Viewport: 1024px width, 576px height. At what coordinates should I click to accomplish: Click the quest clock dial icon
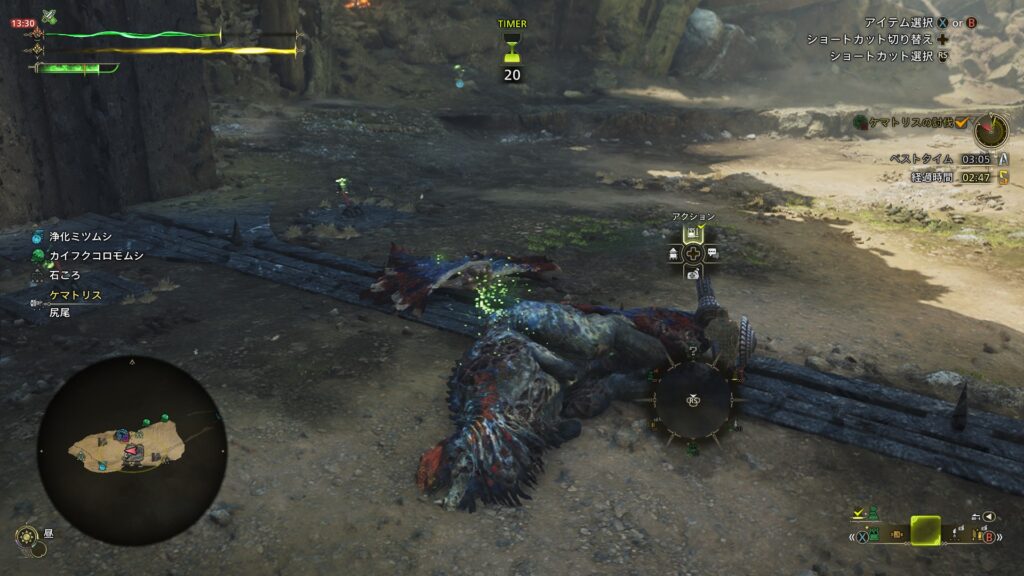coord(991,130)
